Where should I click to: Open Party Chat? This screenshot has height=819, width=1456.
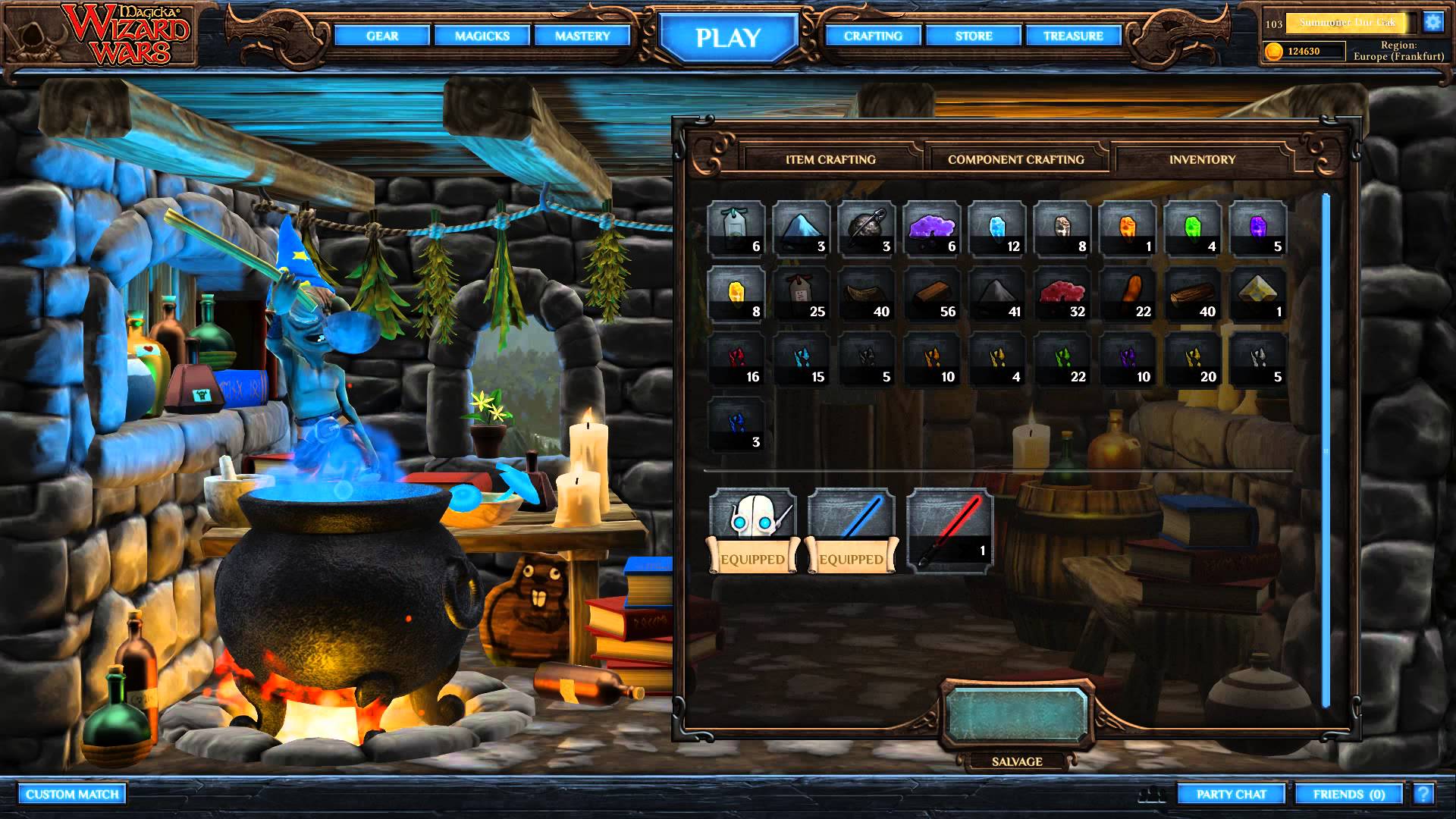coord(1231,794)
